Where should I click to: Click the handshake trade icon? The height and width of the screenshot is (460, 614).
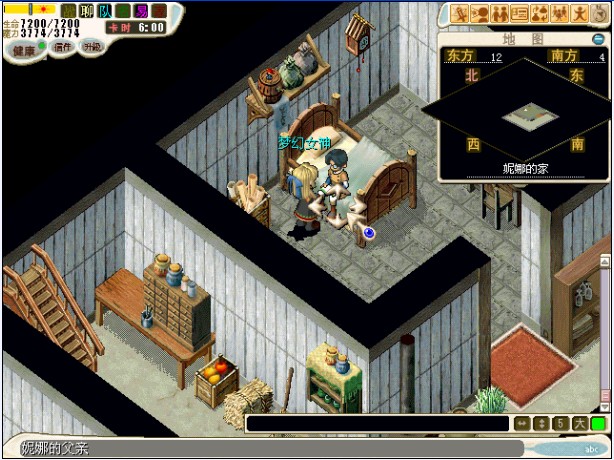coord(478,13)
